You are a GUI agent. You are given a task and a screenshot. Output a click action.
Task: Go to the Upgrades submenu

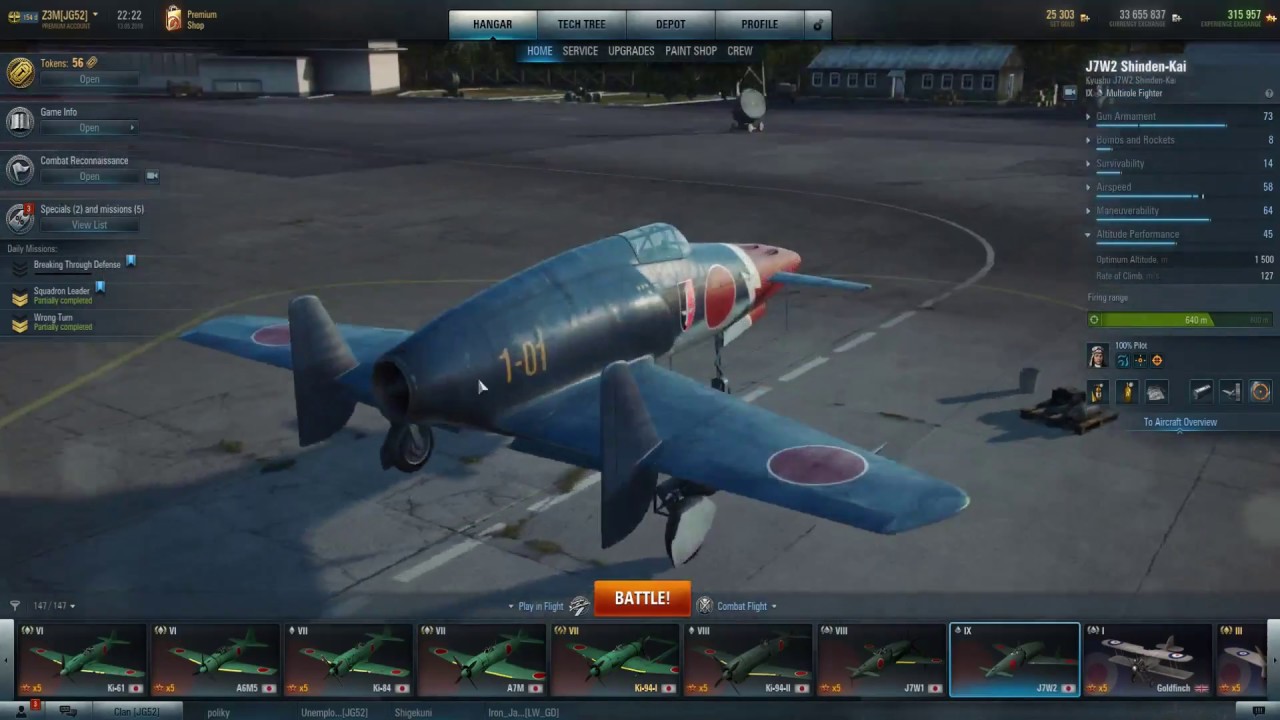coord(631,51)
